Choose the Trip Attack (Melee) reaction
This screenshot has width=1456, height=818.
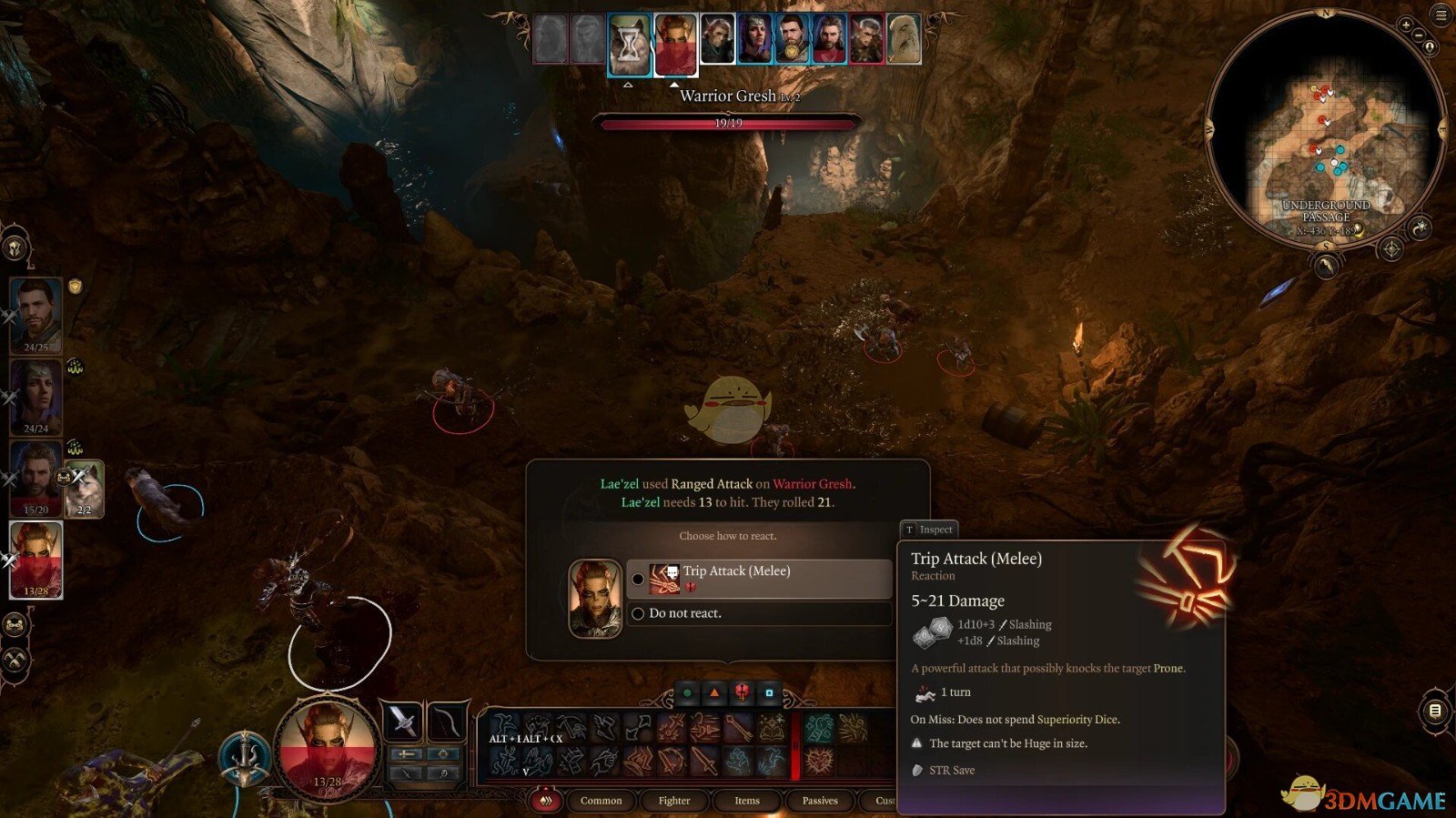[758, 579]
